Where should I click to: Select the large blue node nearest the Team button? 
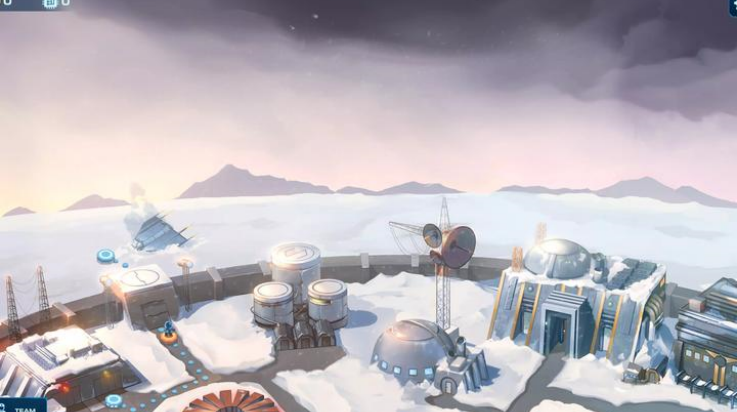[114, 400]
